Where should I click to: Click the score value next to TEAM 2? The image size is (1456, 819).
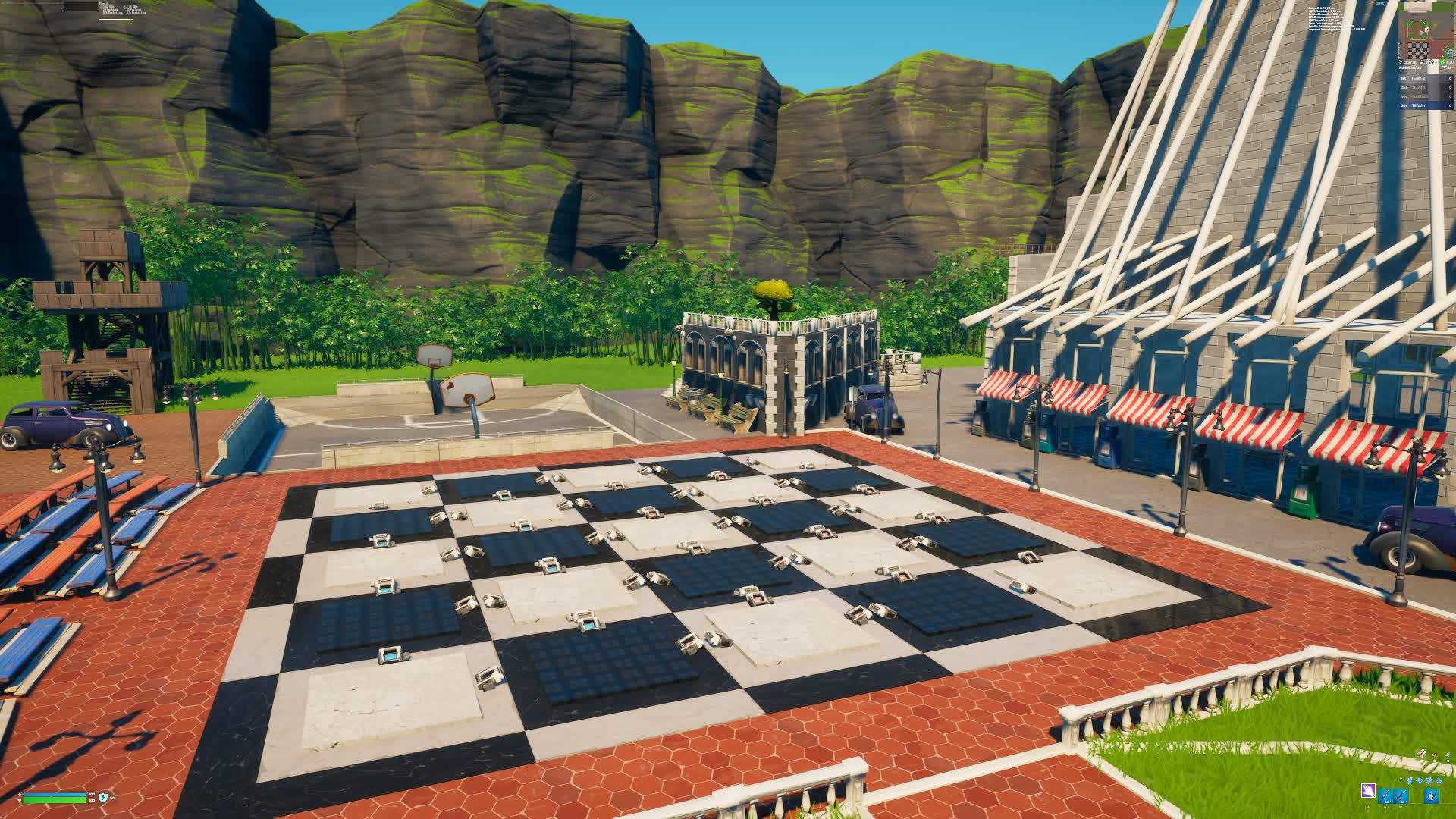[x=1450, y=78]
